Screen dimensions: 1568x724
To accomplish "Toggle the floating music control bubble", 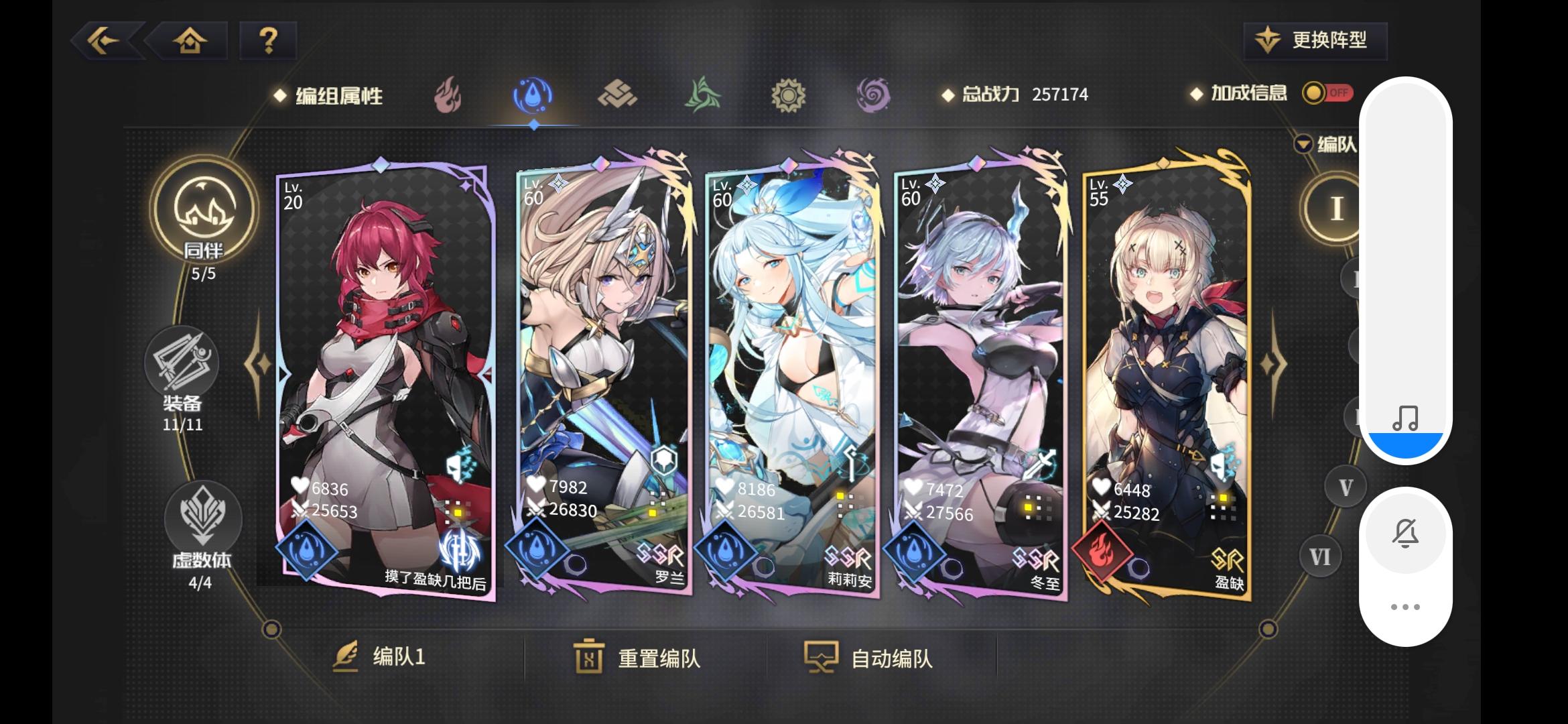I will 1407,417.
